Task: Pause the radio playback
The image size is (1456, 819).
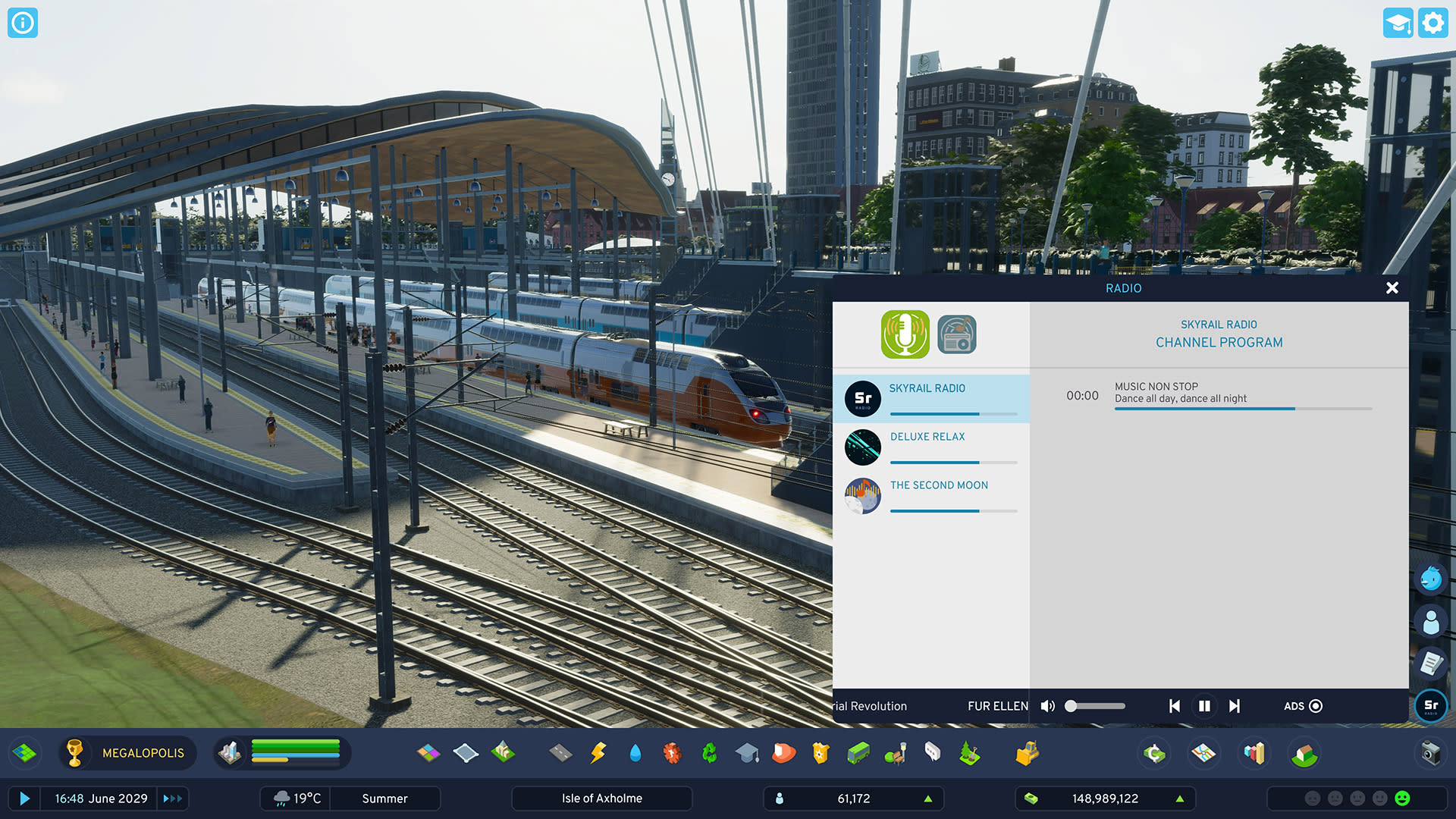Action: pyautogui.click(x=1204, y=706)
